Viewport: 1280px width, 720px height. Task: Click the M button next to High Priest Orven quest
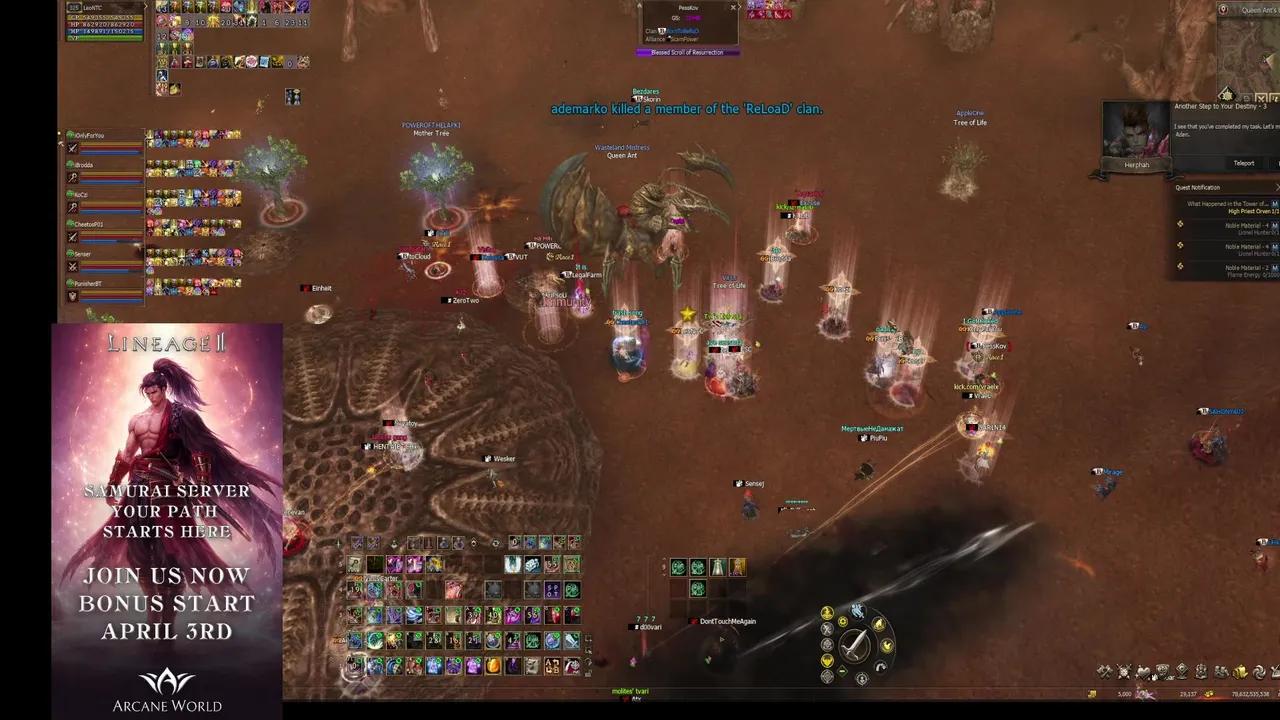1274,204
